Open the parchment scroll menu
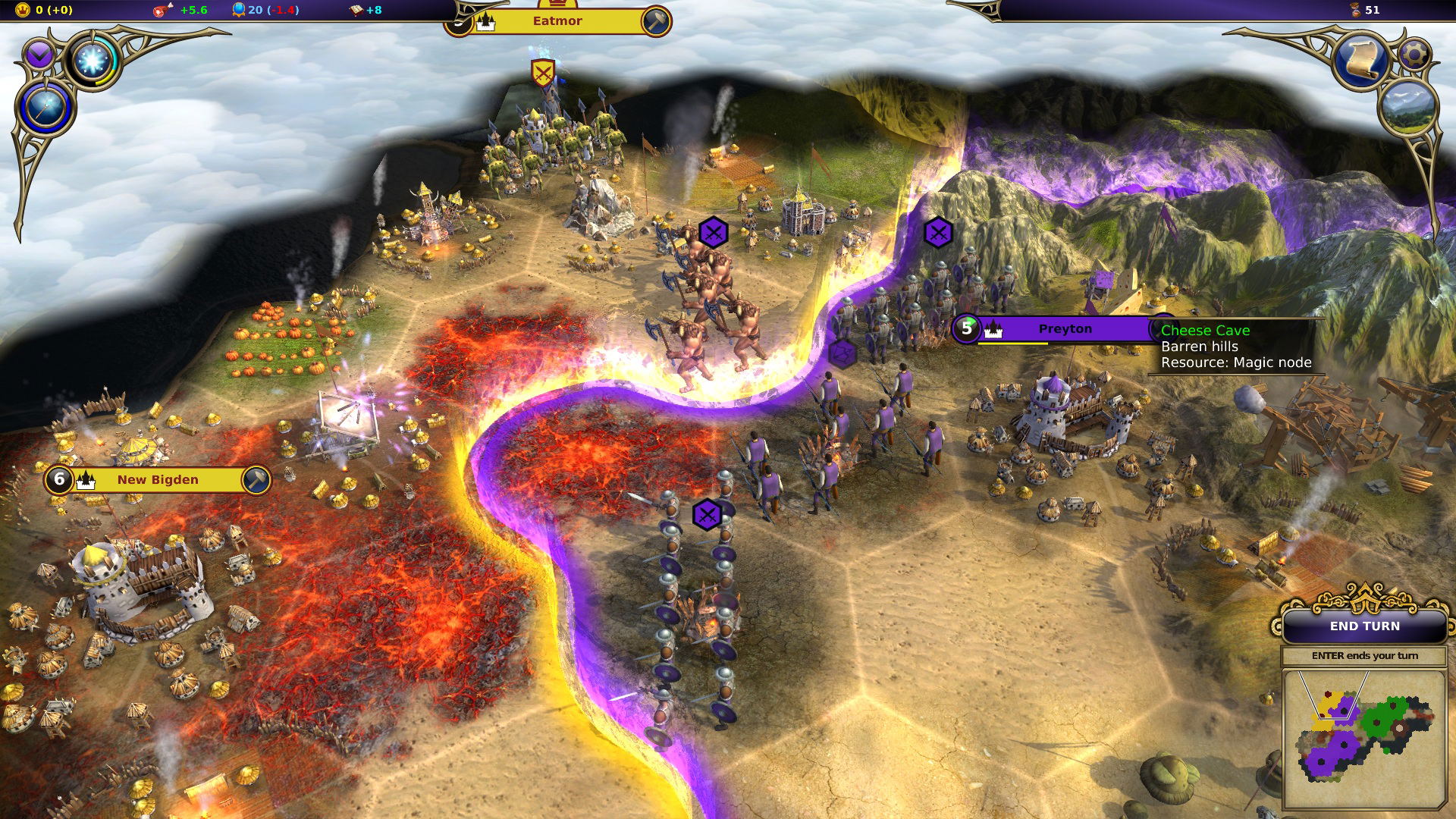The width and height of the screenshot is (1456, 819). point(1362,61)
